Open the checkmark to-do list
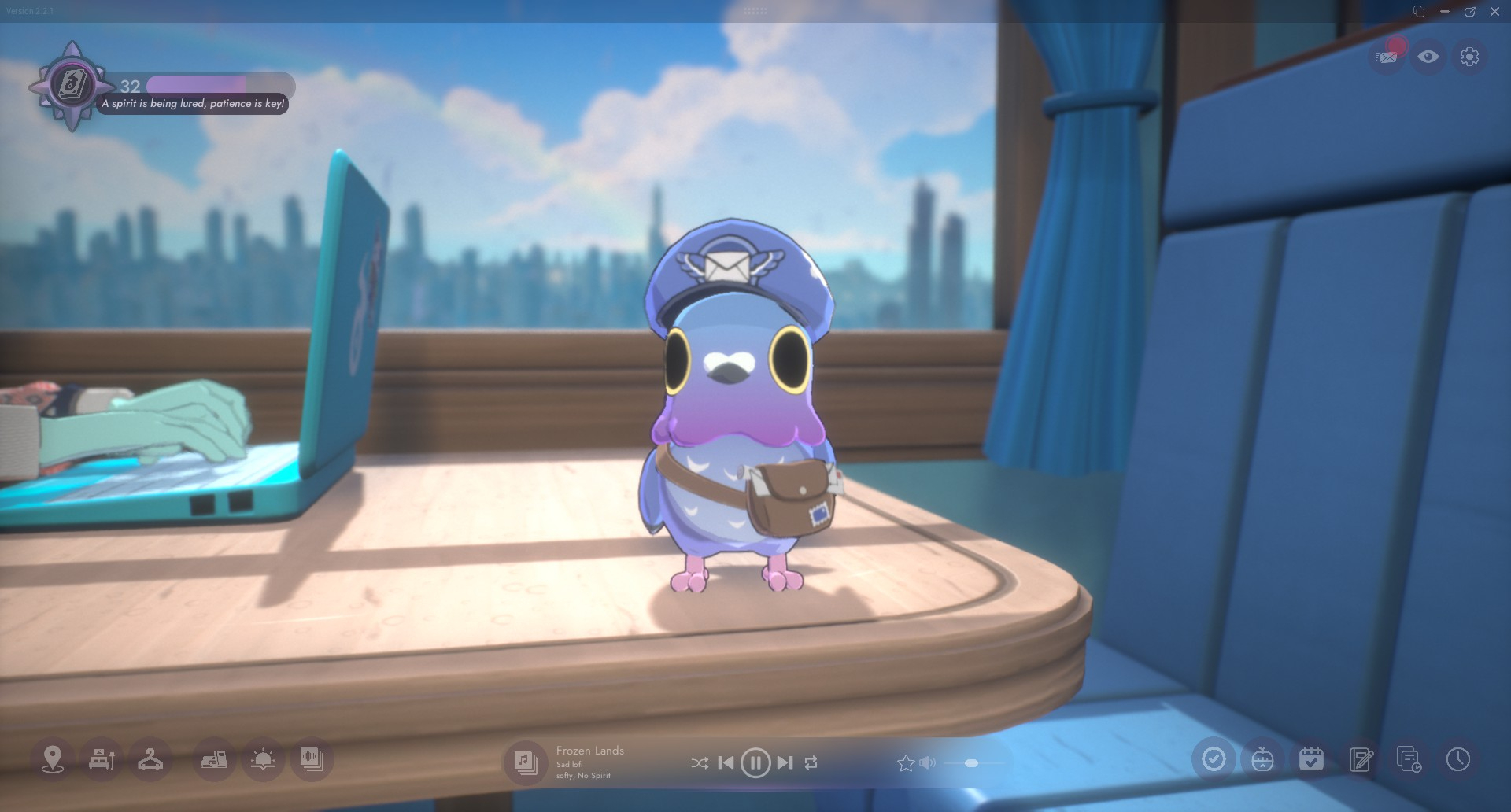Viewport: 1511px width, 812px height. [x=1214, y=759]
